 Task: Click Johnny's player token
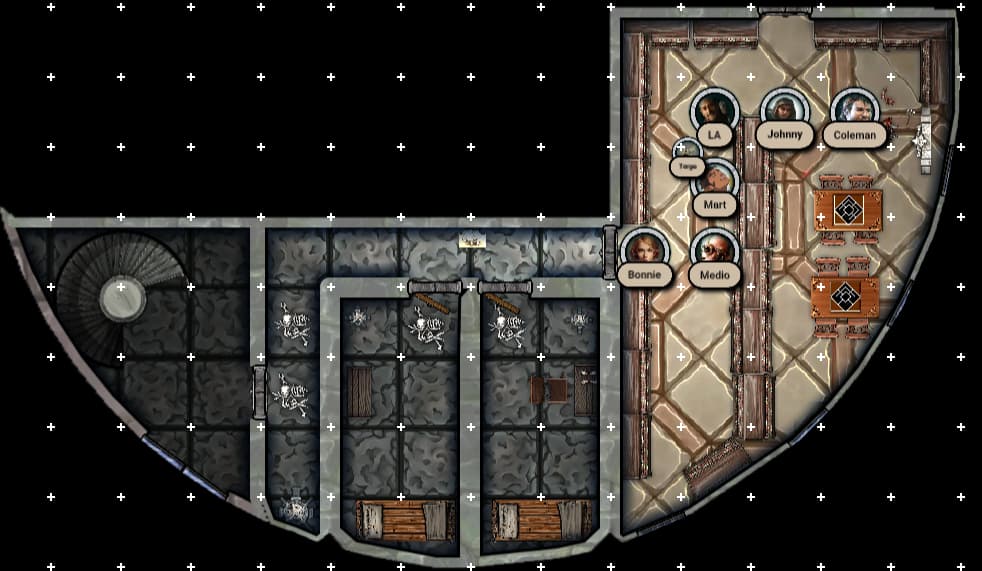pos(784,110)
